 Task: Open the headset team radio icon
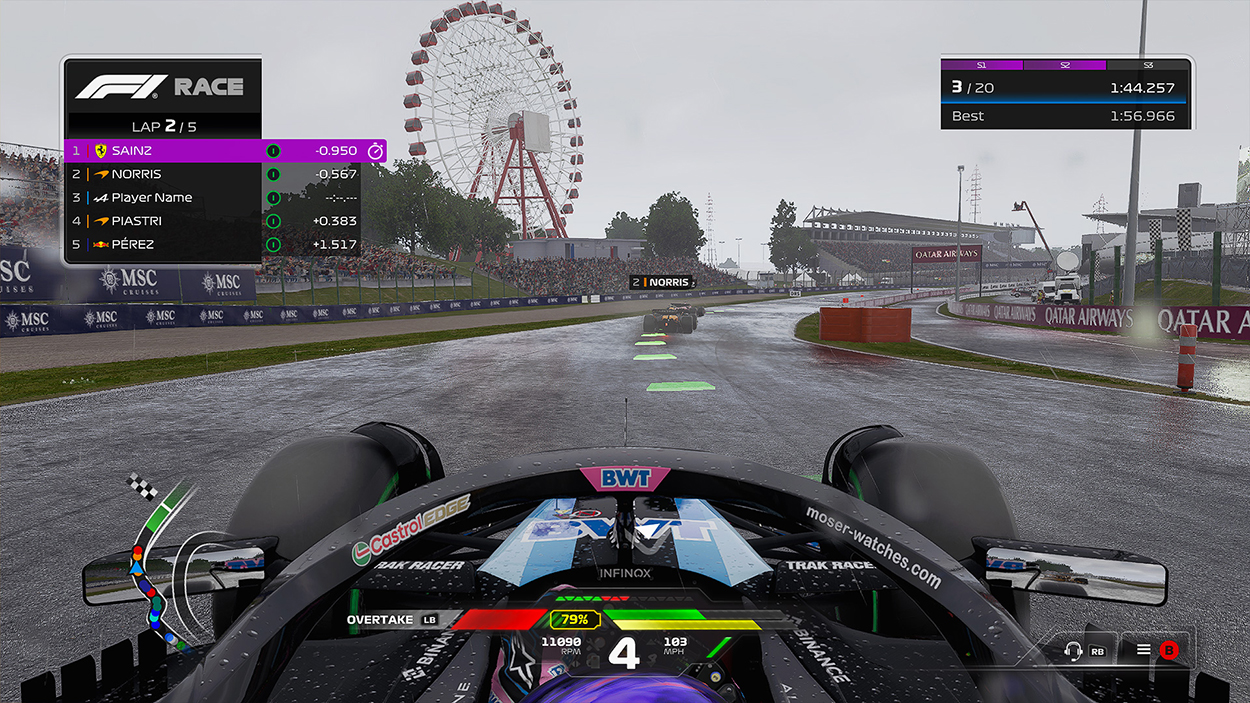(1075, 651)
